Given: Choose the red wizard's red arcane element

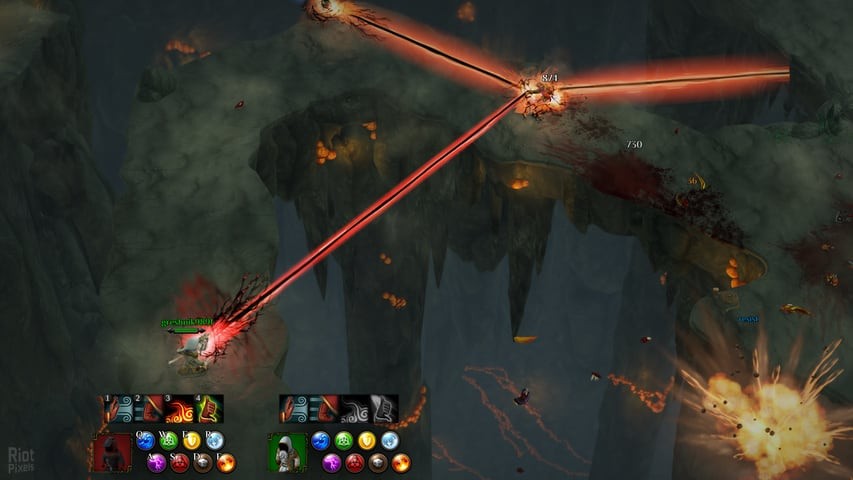Looking at the screenshot, I should 180,462.
